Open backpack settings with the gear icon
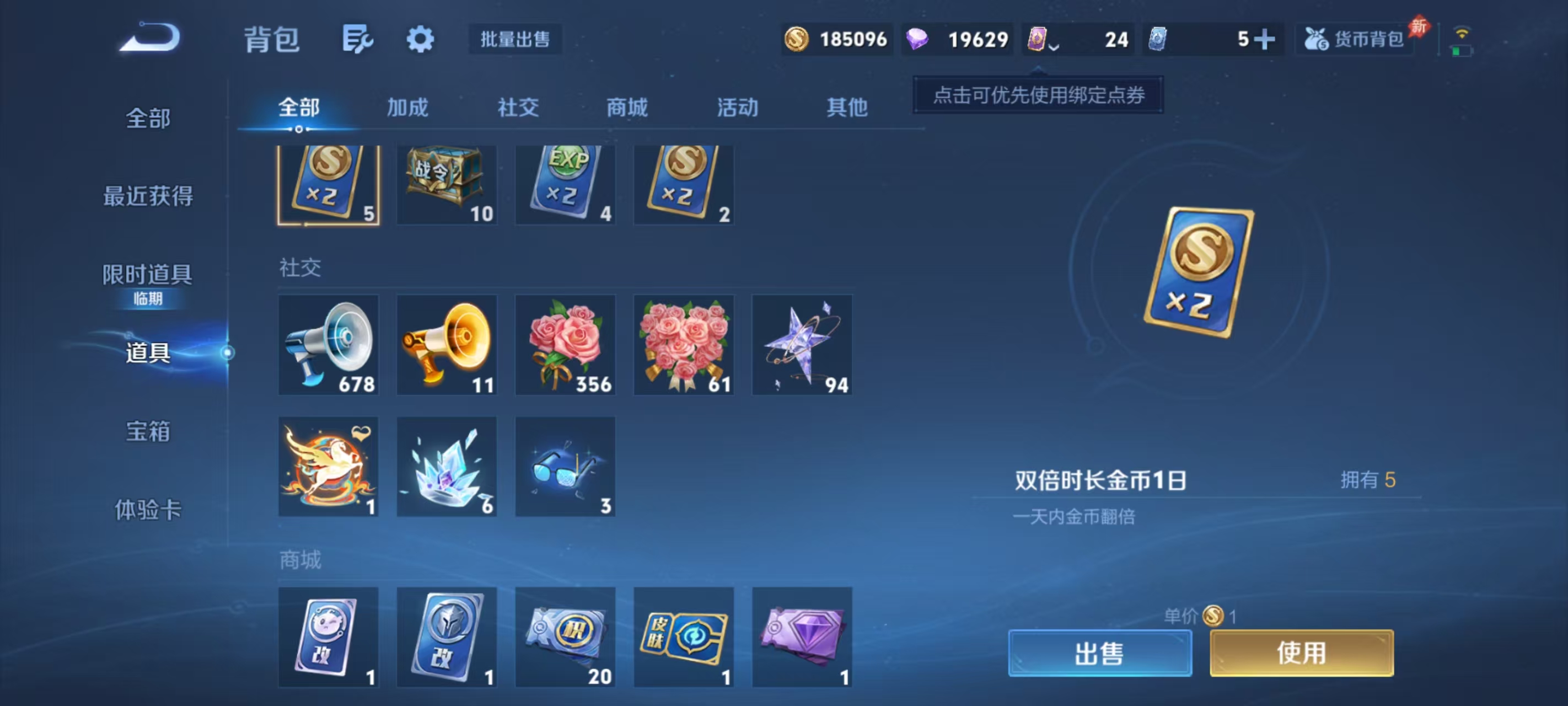 [420, 39]
